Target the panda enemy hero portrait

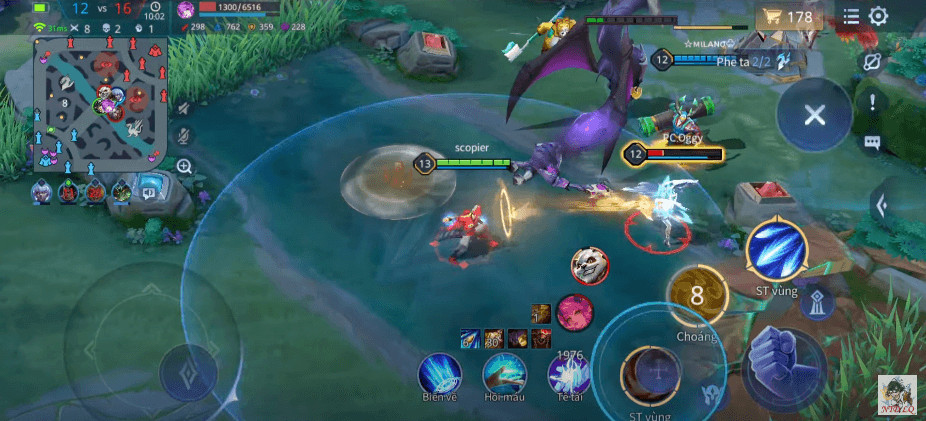point(589,265)
